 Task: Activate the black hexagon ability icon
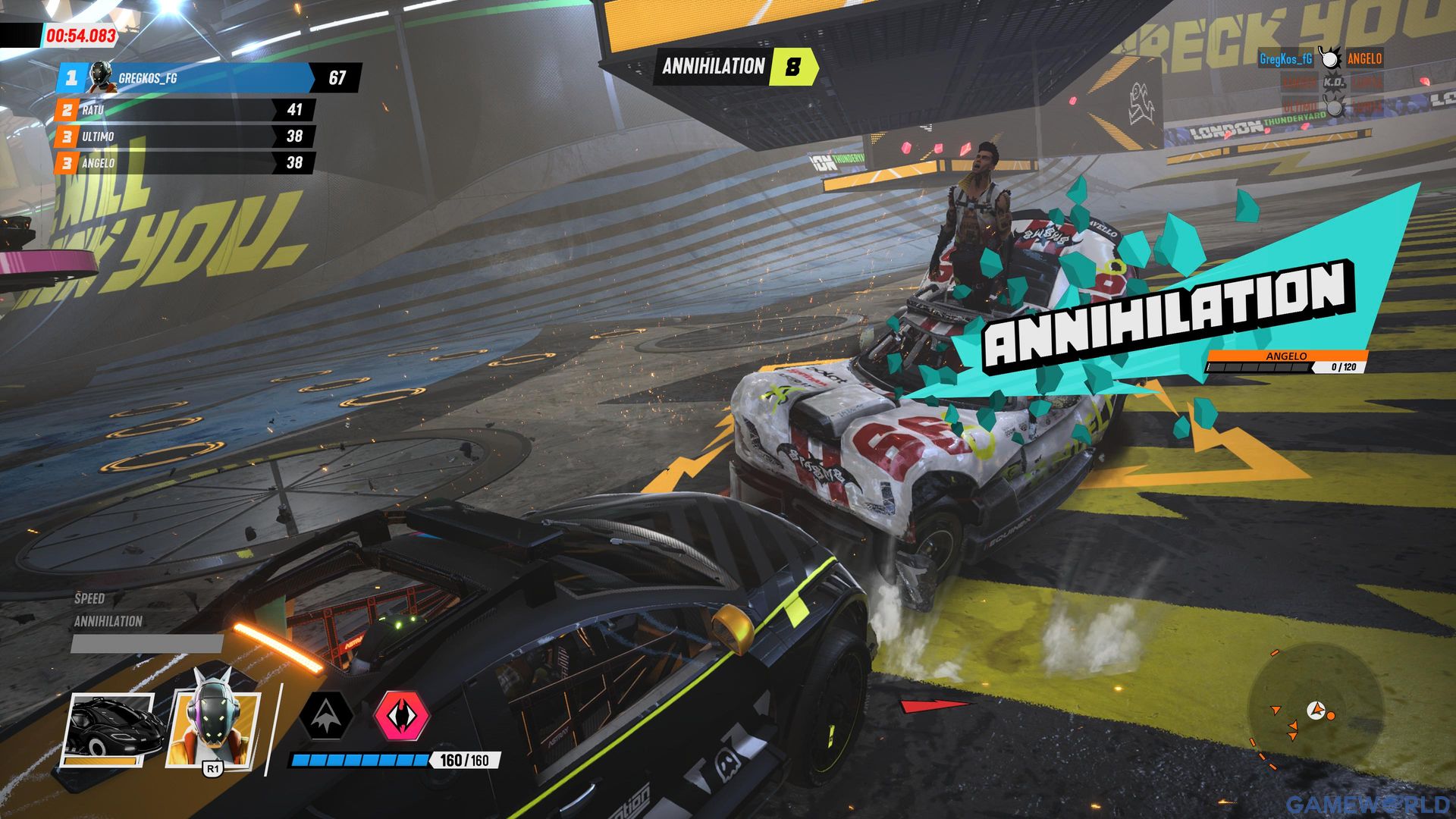pyautogui.click(x=326, y=714)
